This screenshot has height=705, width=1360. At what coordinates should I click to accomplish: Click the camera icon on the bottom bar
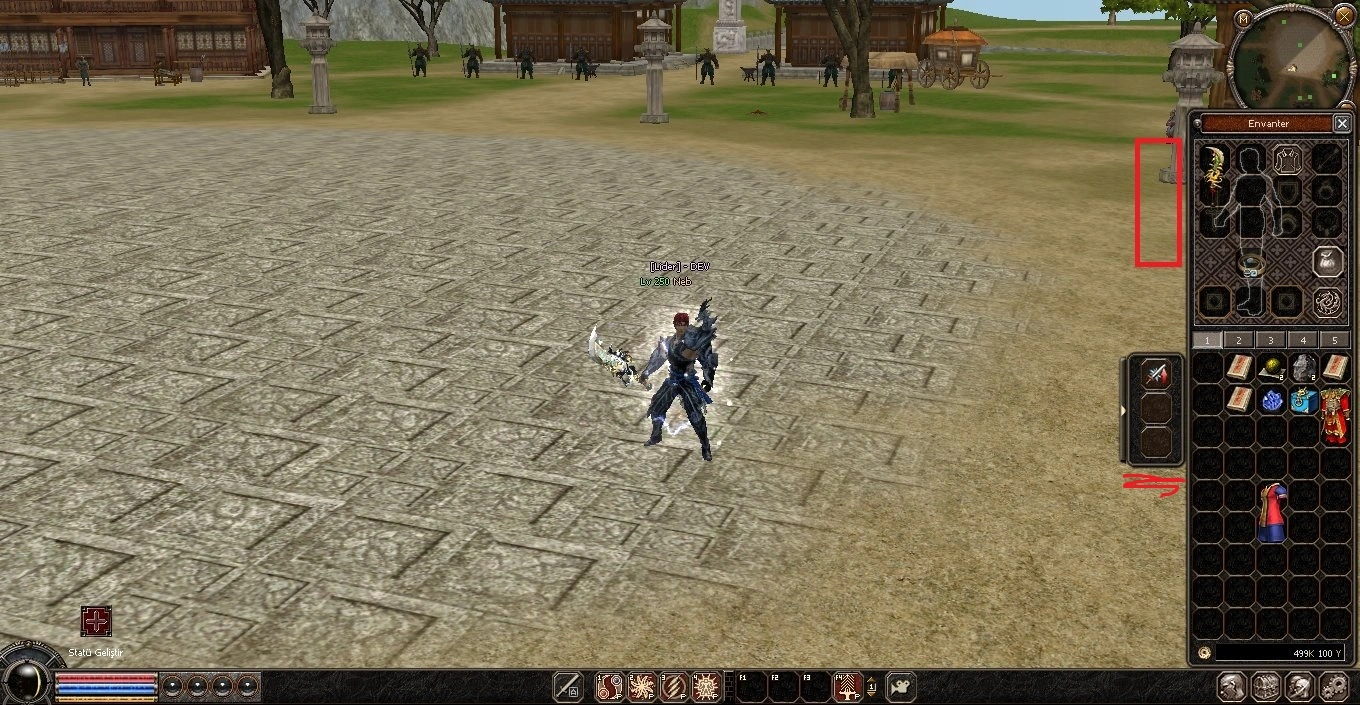(x=901, y=686)
